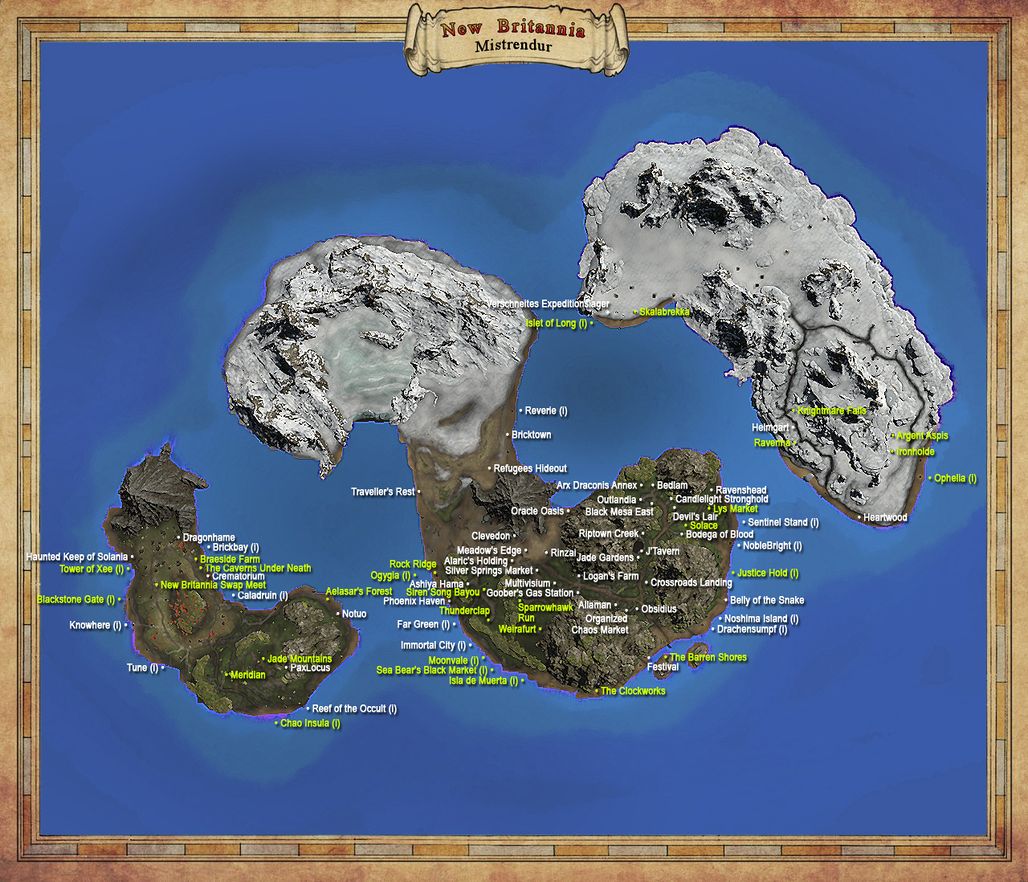Viewport: 1028px width, 882px height.
Task: Select The Barren Shores marker
Action: pos(708,658)
